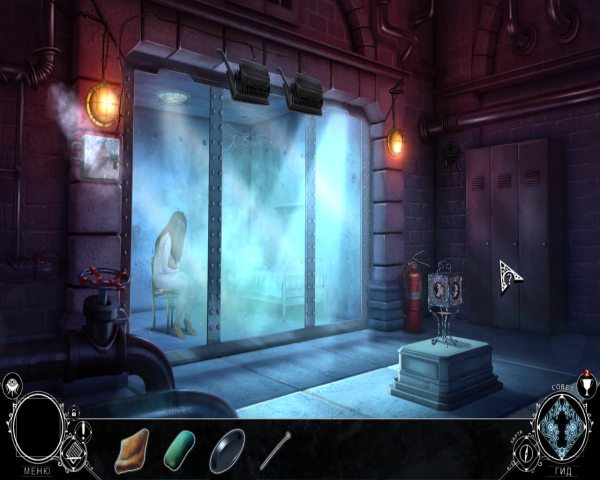
Task: Open the diamond emblem journal icon
Action: tap(72, 453)
